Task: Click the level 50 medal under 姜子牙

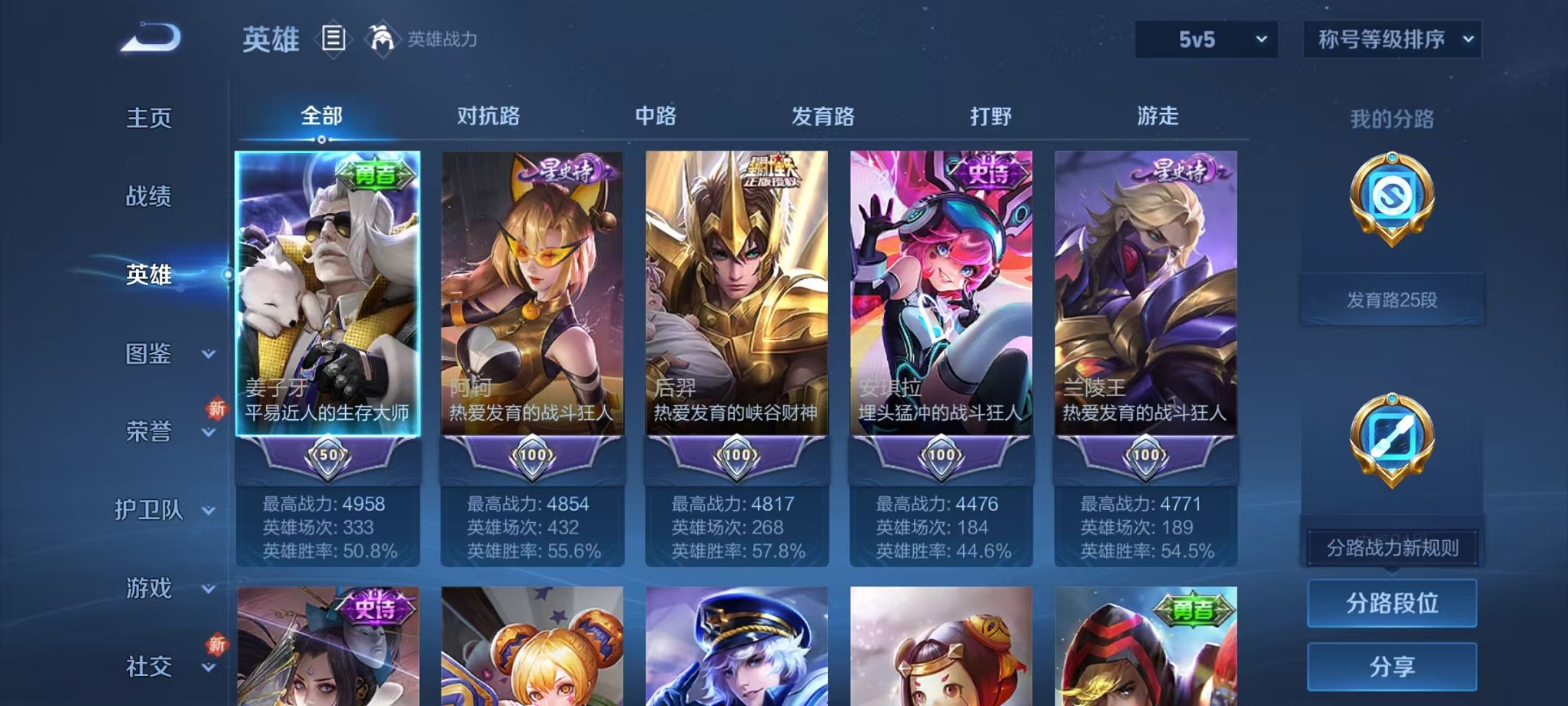Action: tap(327, 455)
